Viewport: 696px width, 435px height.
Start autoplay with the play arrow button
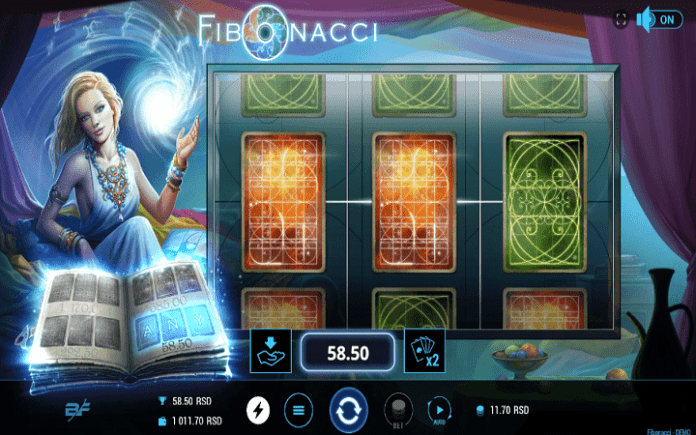click(x=439, y=409)
